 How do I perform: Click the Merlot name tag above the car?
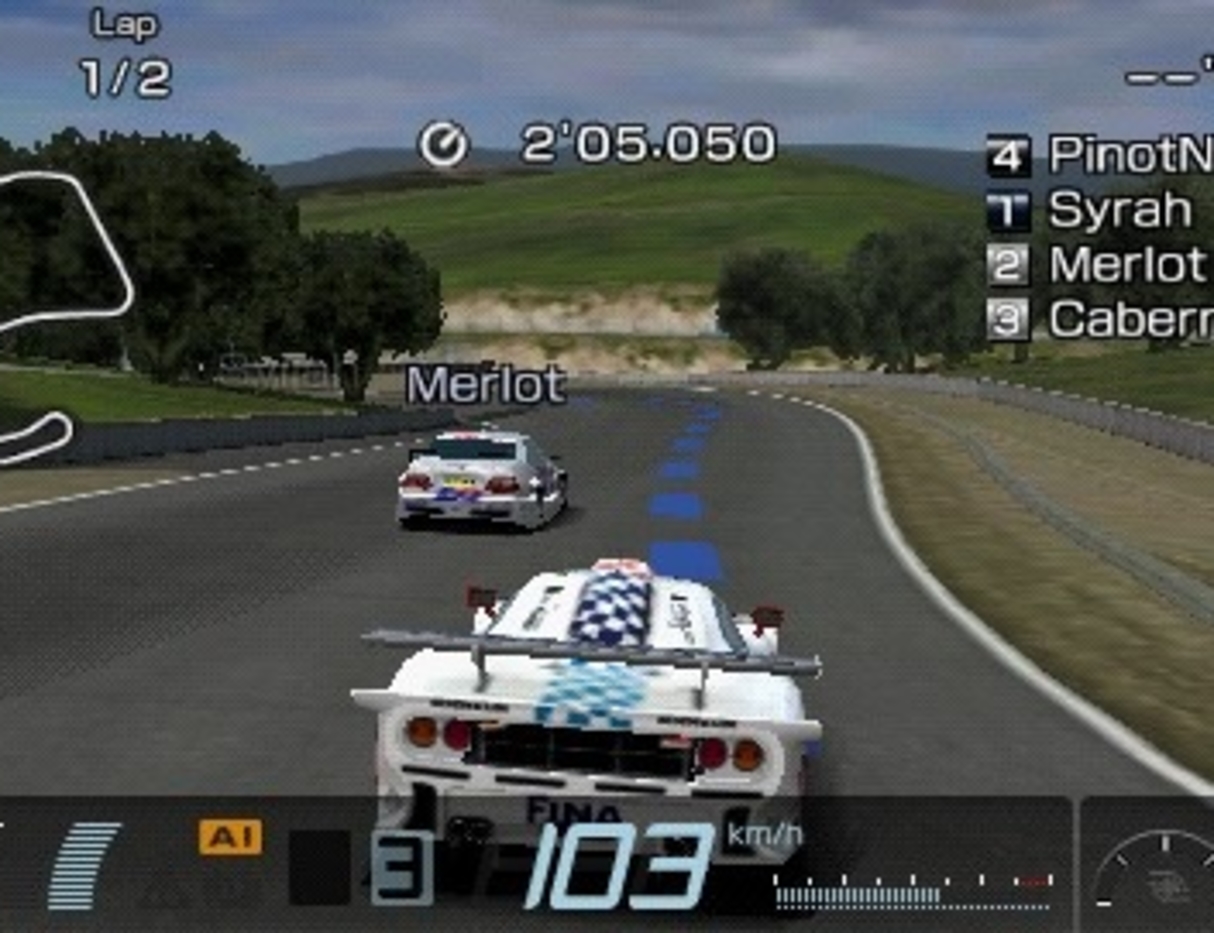[486, 385]
